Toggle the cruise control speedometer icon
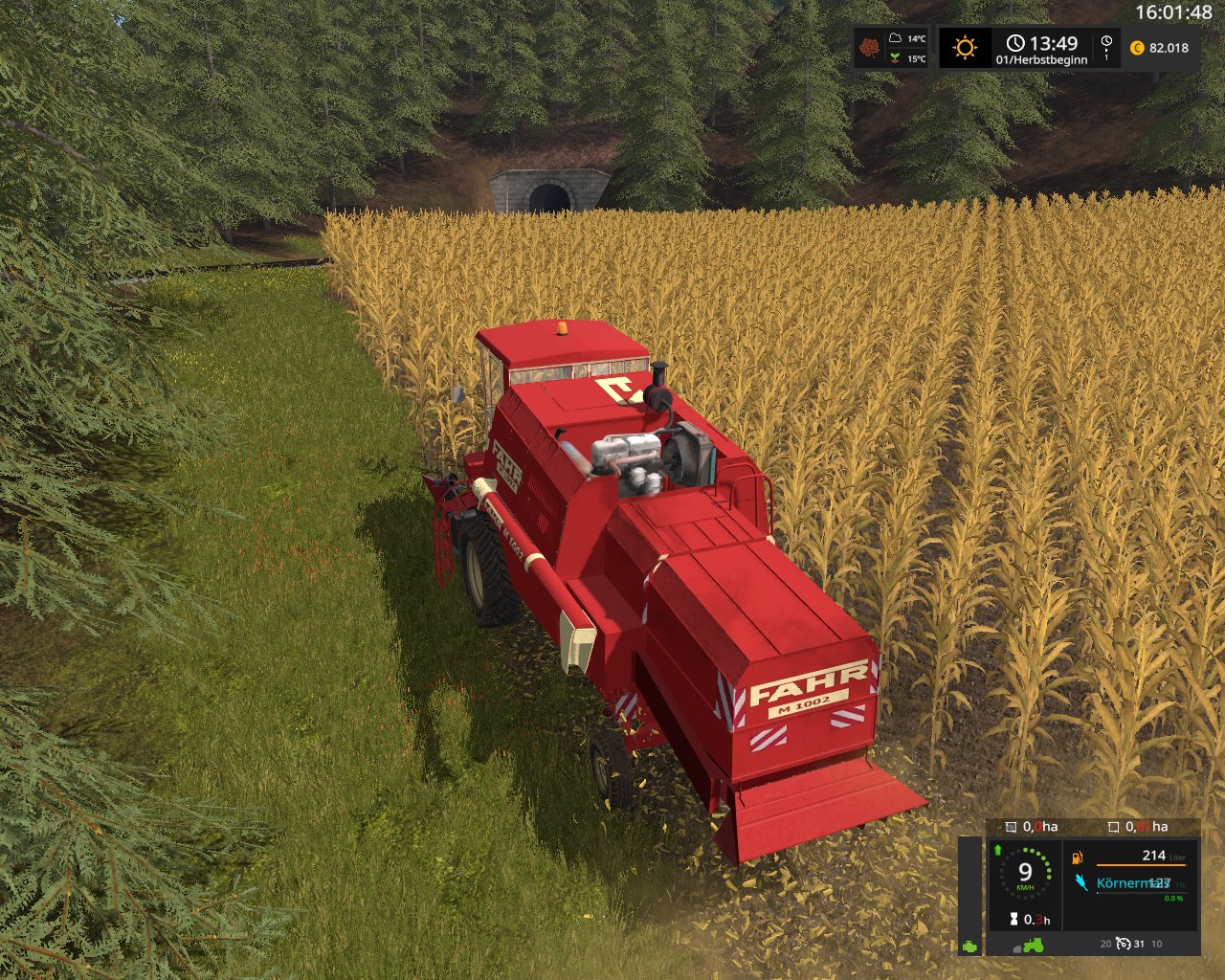This screenshot has height=980, width=1225. click(x=1124, y=944)
